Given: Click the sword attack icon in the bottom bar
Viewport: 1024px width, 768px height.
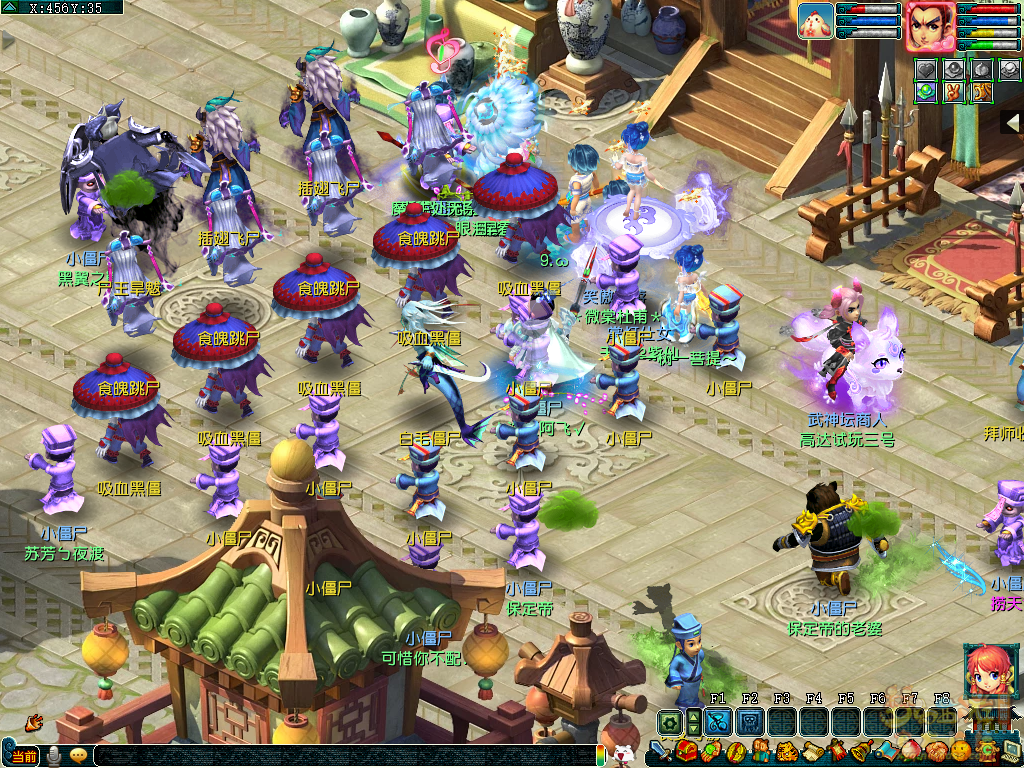Looking at the screenshot, I should click(661, 751).
